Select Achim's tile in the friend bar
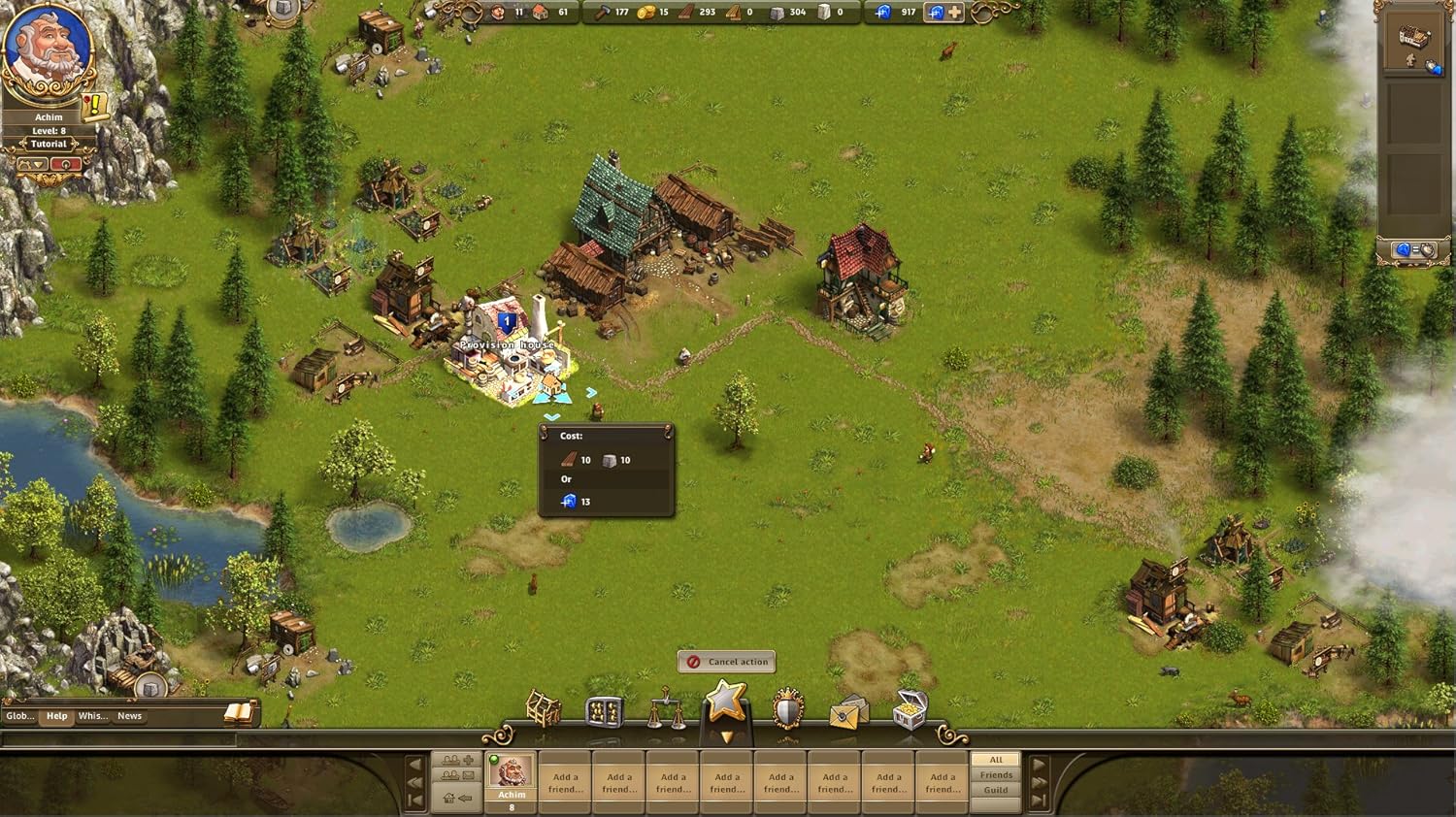The width and height of the screenshot is (1456, 817). (x=512, y=779)
